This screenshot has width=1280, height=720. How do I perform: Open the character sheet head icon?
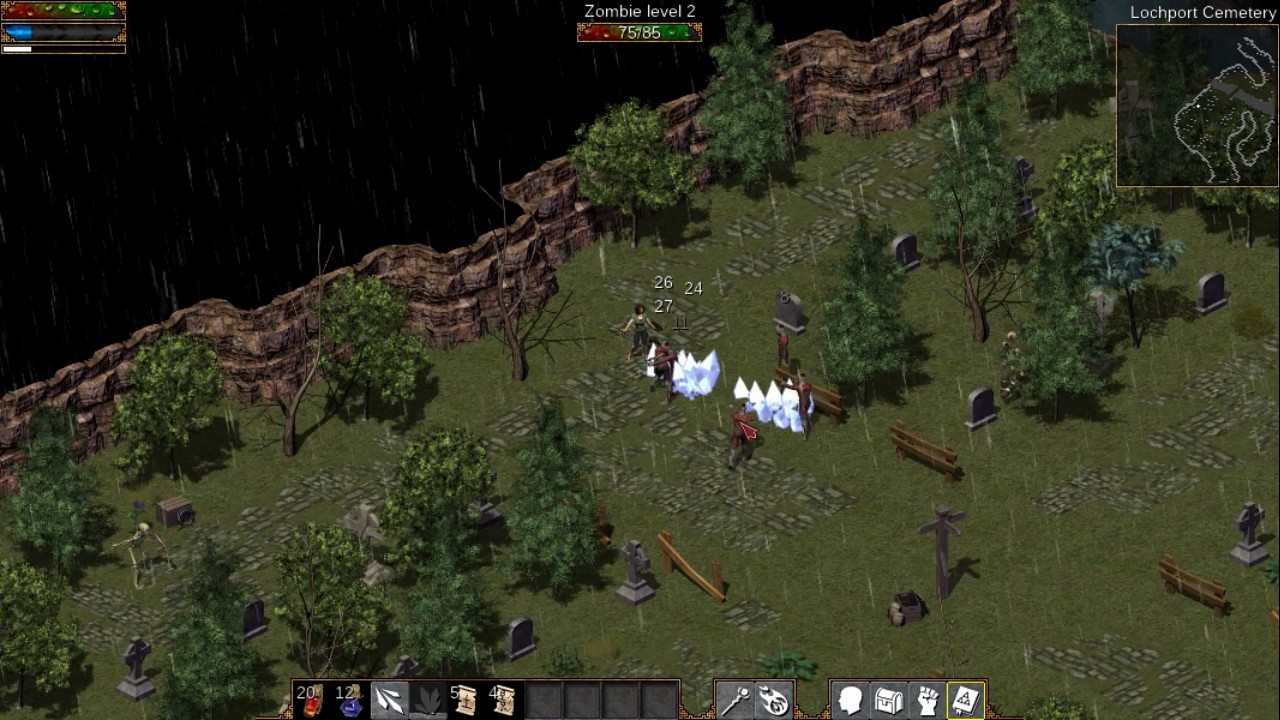pos(851,700)
